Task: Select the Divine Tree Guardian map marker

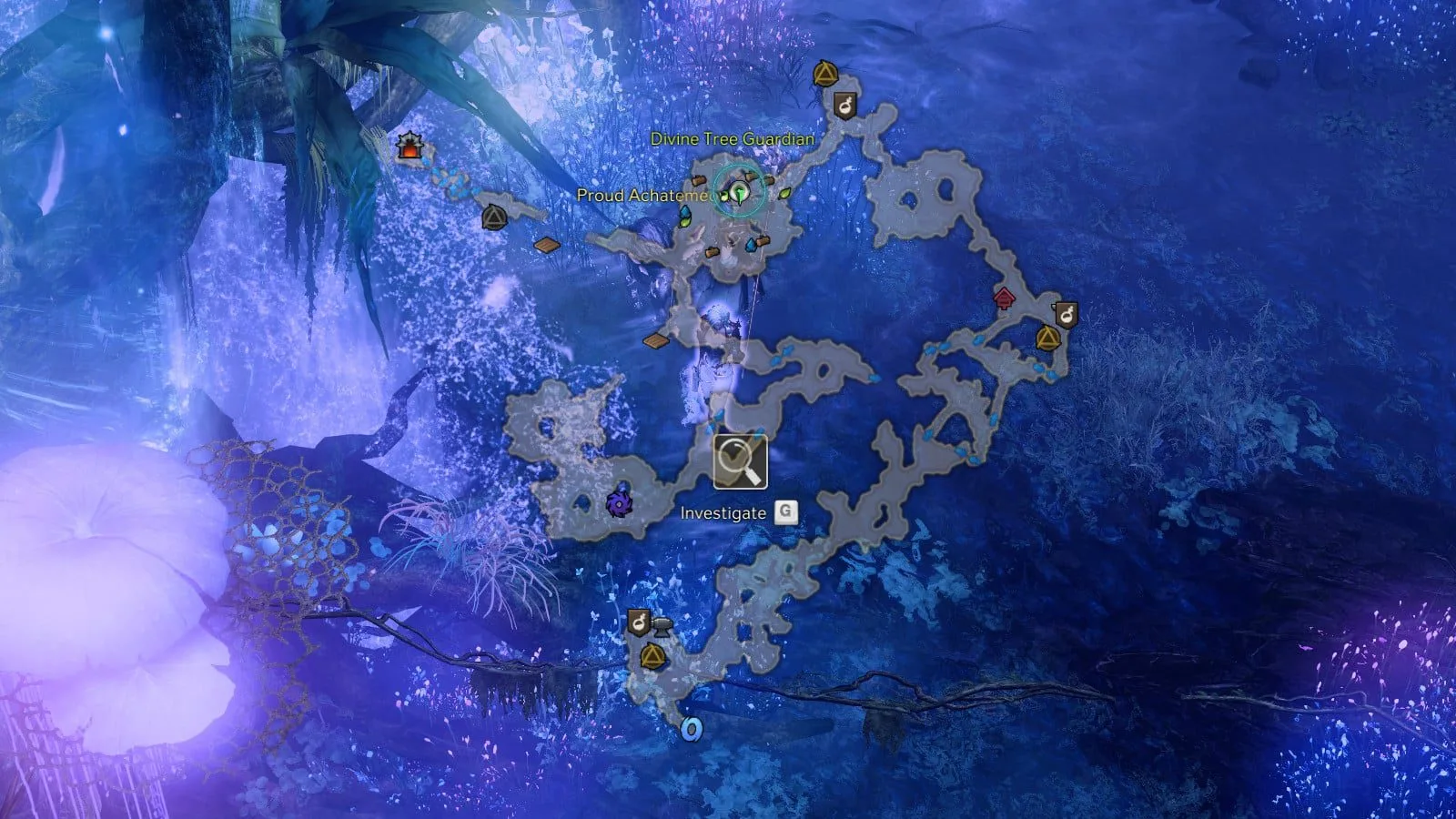Action: (740, 192)
